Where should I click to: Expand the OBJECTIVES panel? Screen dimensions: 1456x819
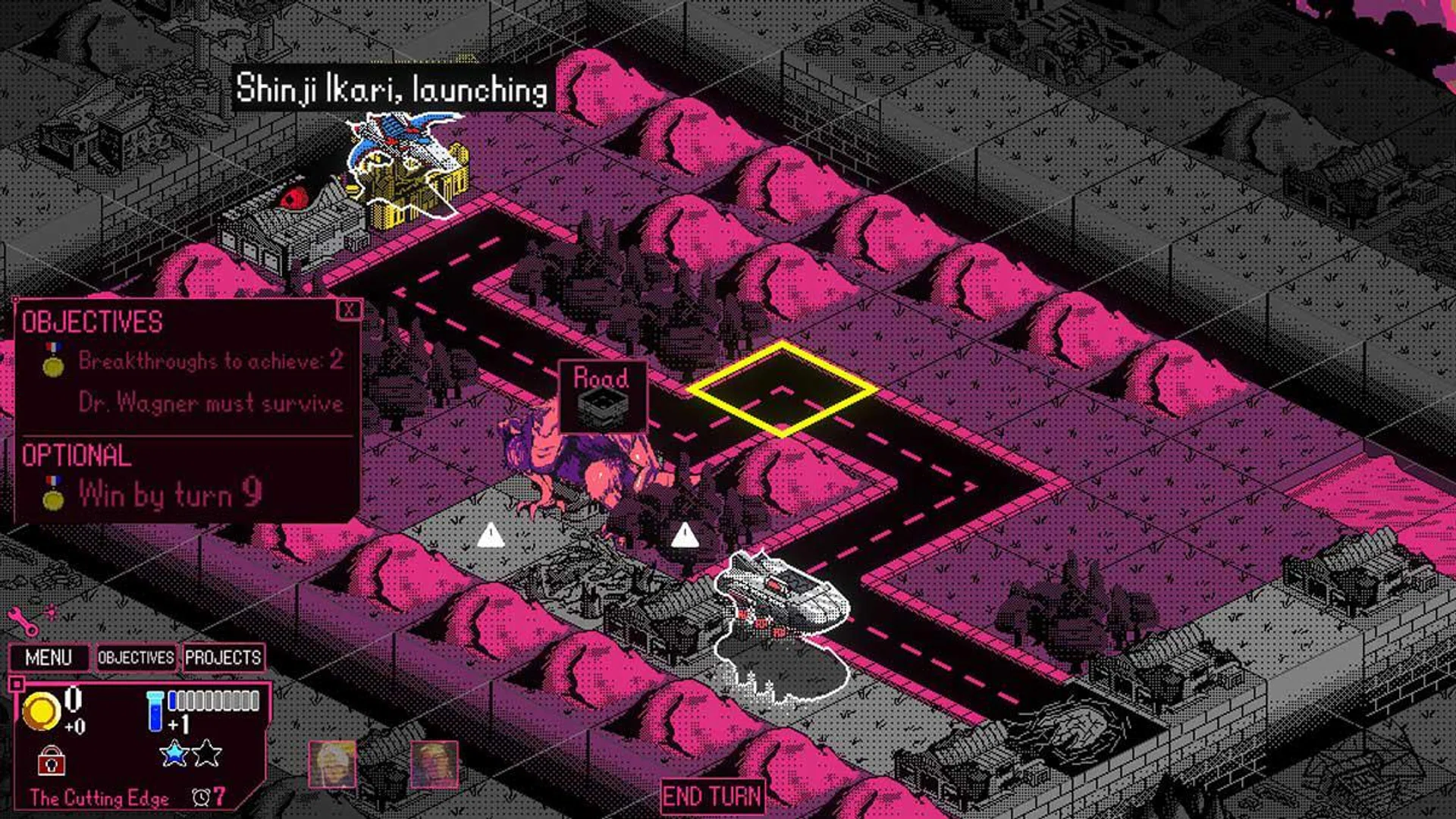[x=135, y=658]
